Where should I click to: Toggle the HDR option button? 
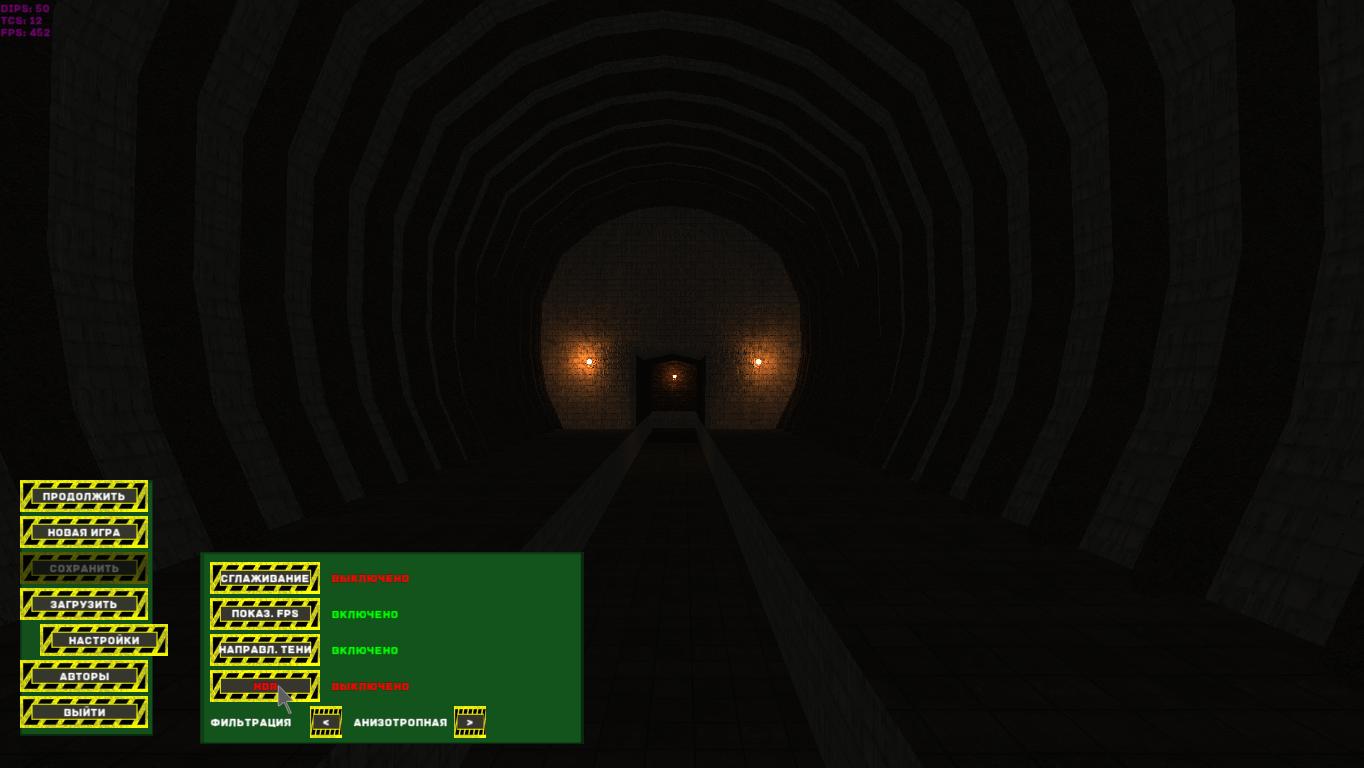pos(265,686)
